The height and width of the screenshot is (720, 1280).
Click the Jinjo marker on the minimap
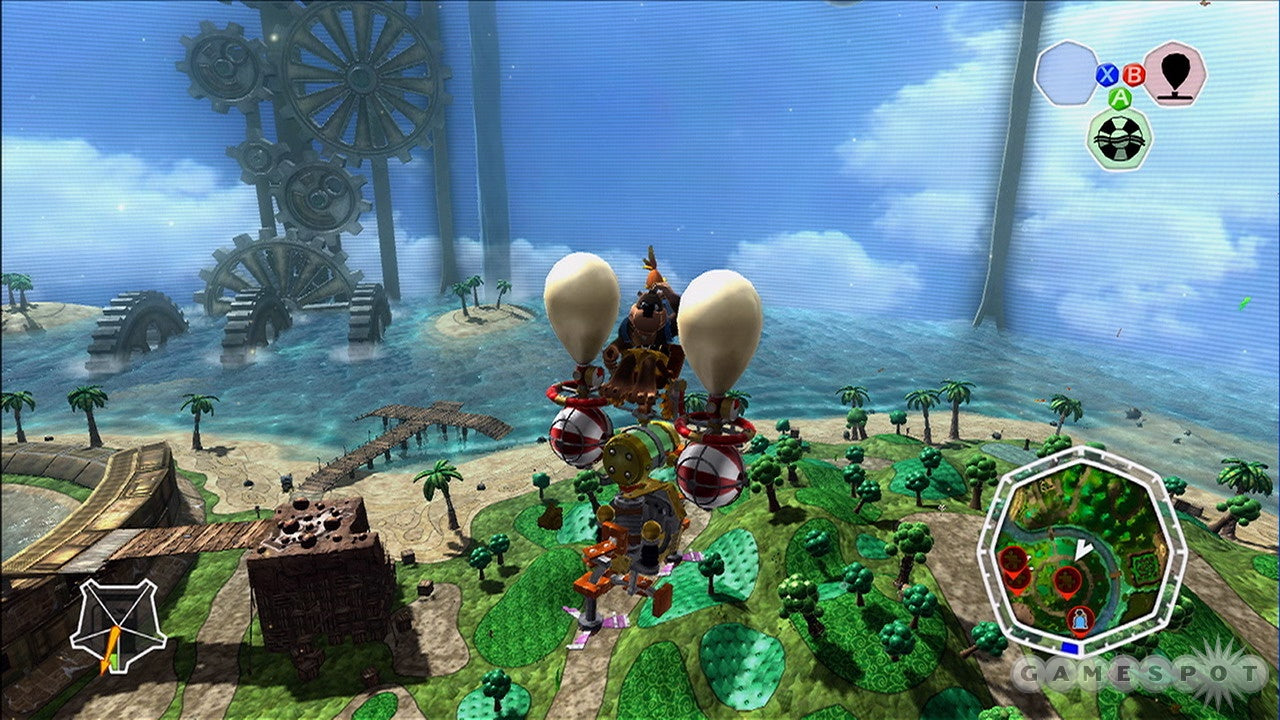coord(1080,617)
